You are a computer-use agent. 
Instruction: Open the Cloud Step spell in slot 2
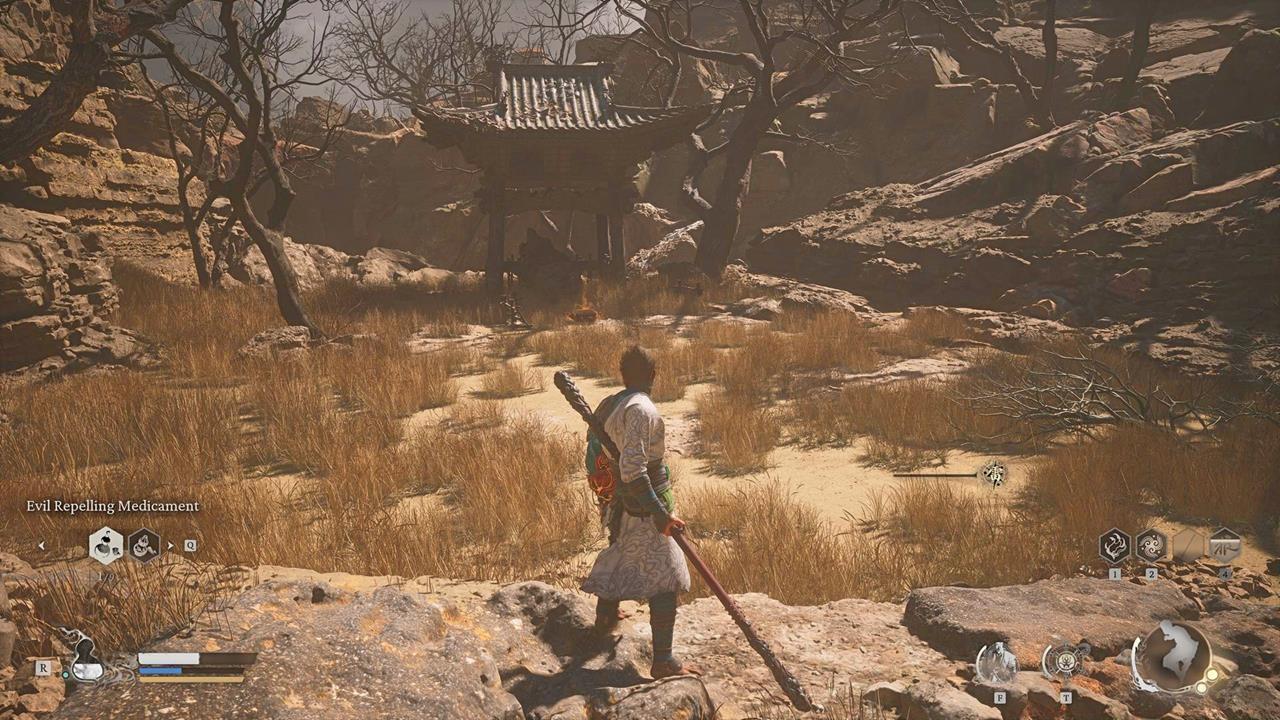1152,545
